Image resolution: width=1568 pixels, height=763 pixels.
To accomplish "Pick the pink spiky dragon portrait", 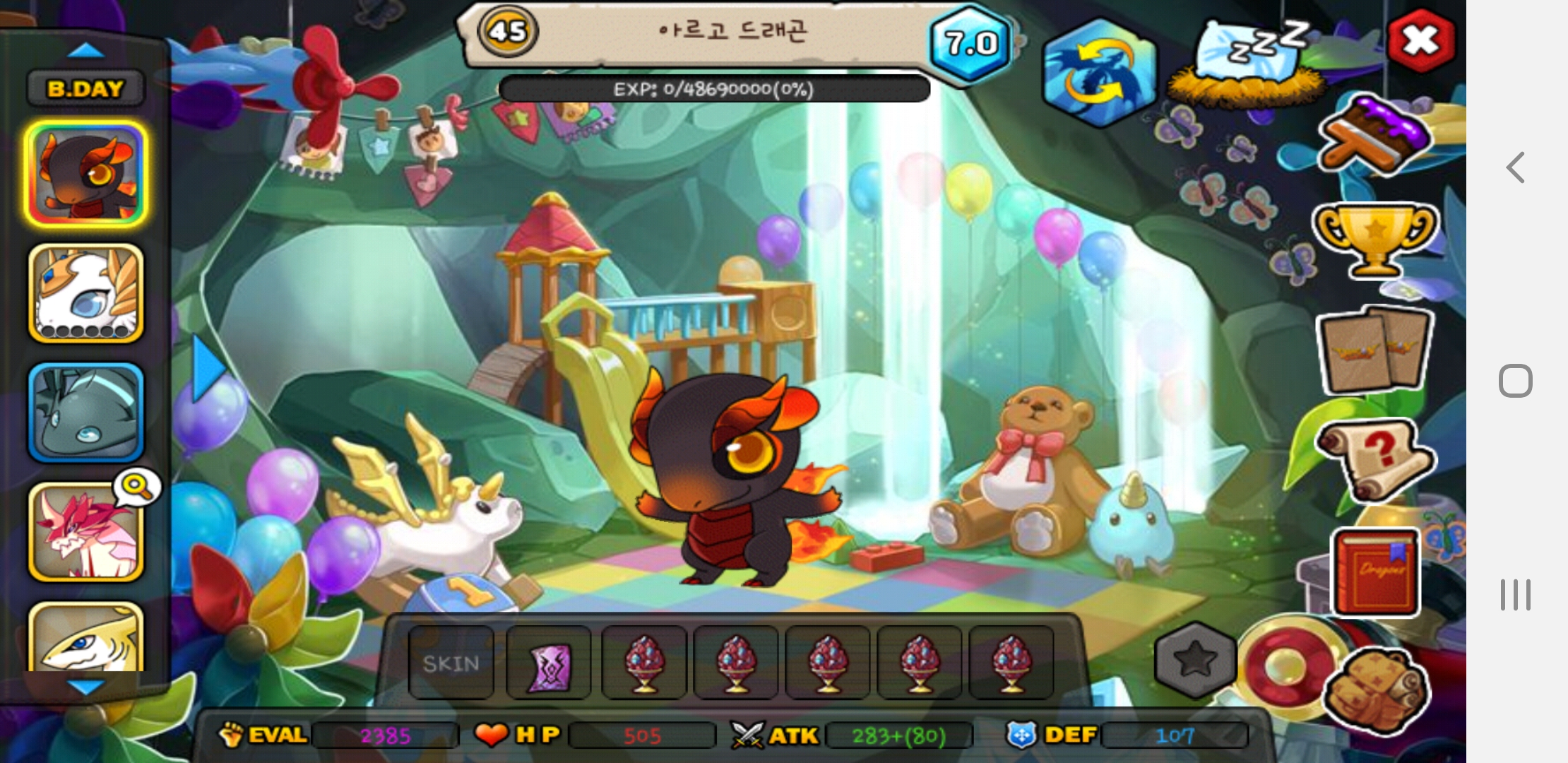I will (x=85, y=533).
